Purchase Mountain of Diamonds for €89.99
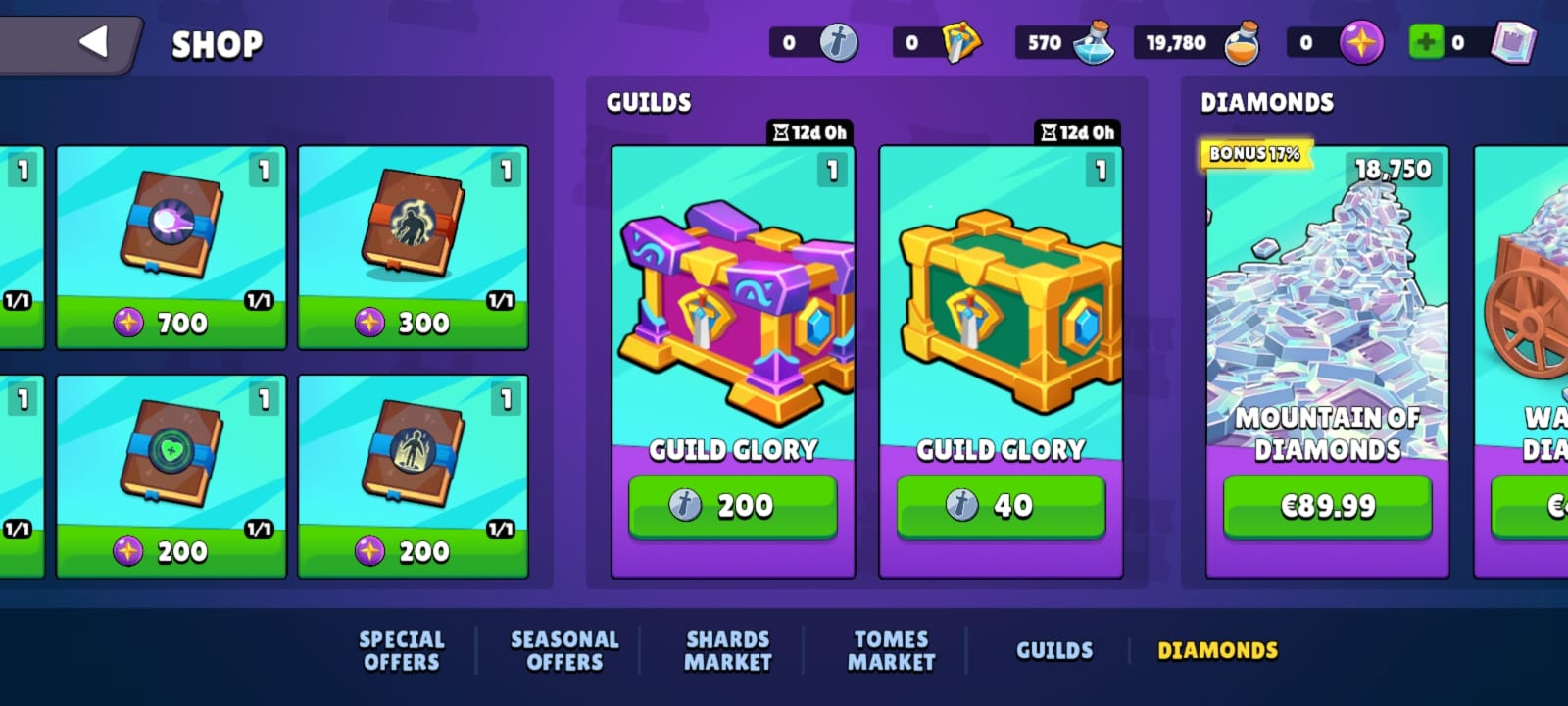This screenshot has width=1568, height=706. click(x=1327, y=506)
